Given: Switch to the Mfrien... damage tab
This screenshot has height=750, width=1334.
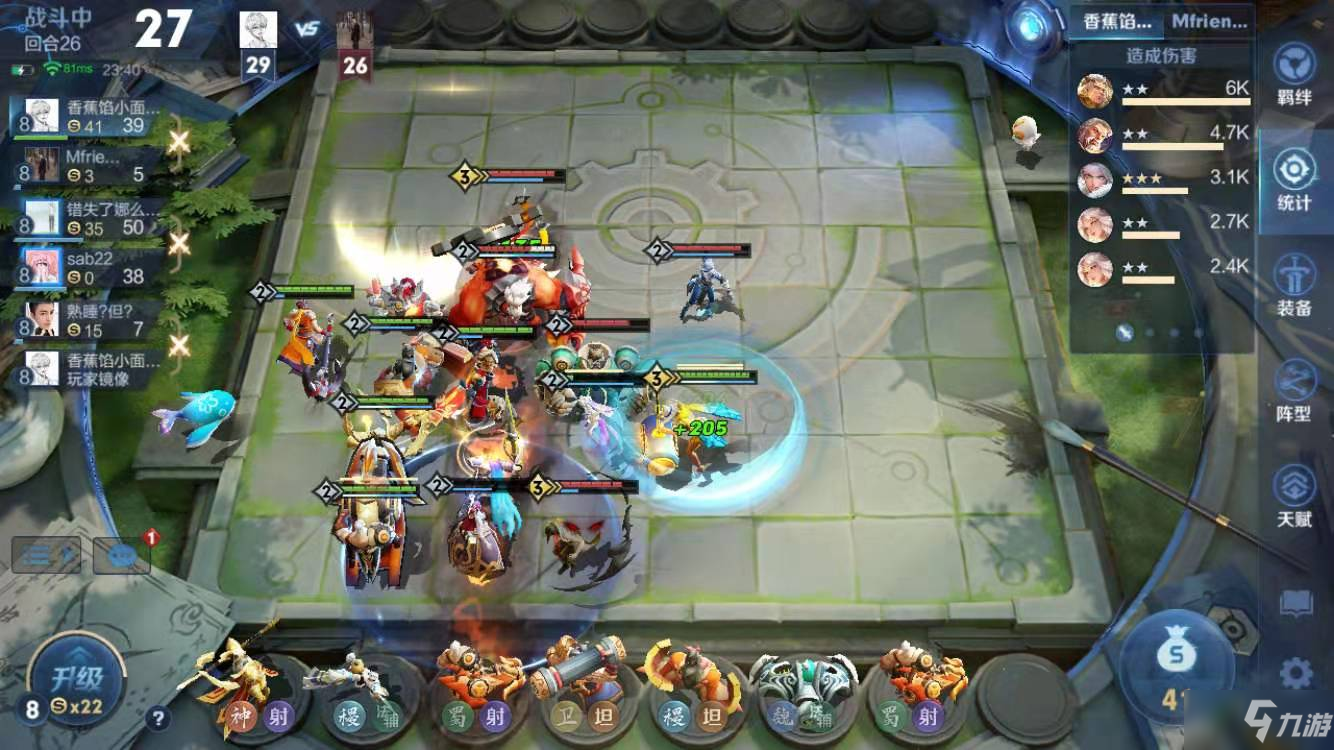Looking at the screenshot, I should (1209, 20).
